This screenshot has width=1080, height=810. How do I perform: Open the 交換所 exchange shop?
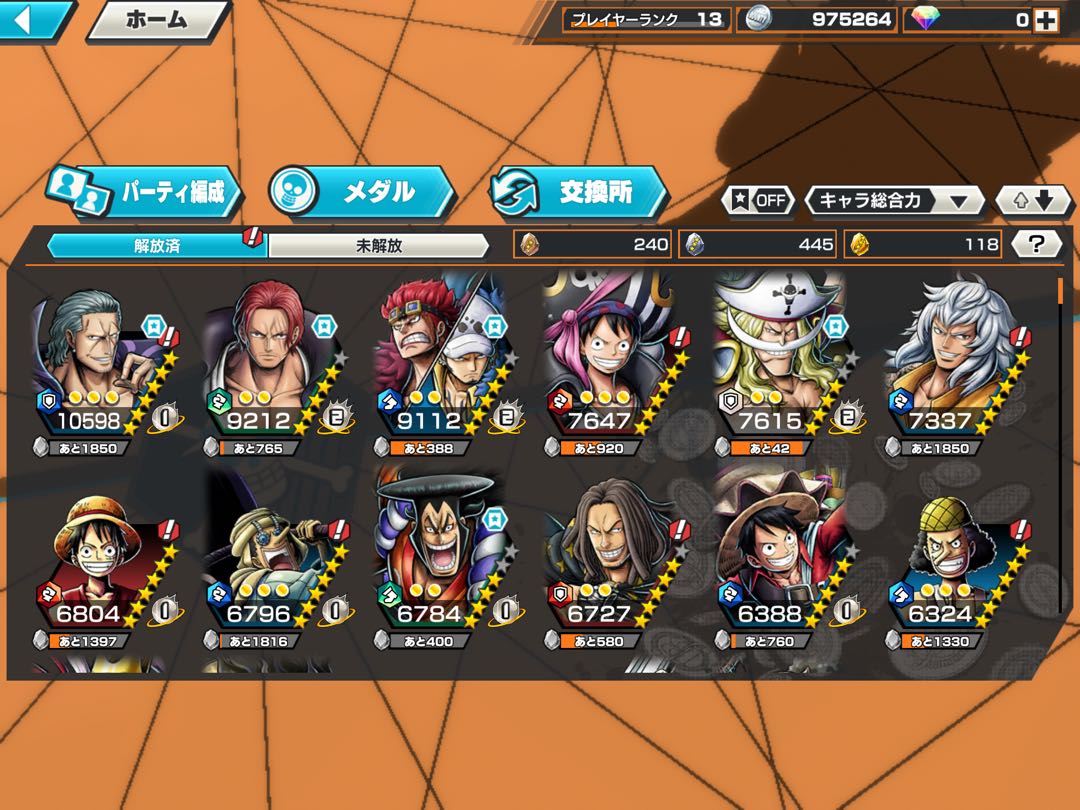(x=580, y=192)
